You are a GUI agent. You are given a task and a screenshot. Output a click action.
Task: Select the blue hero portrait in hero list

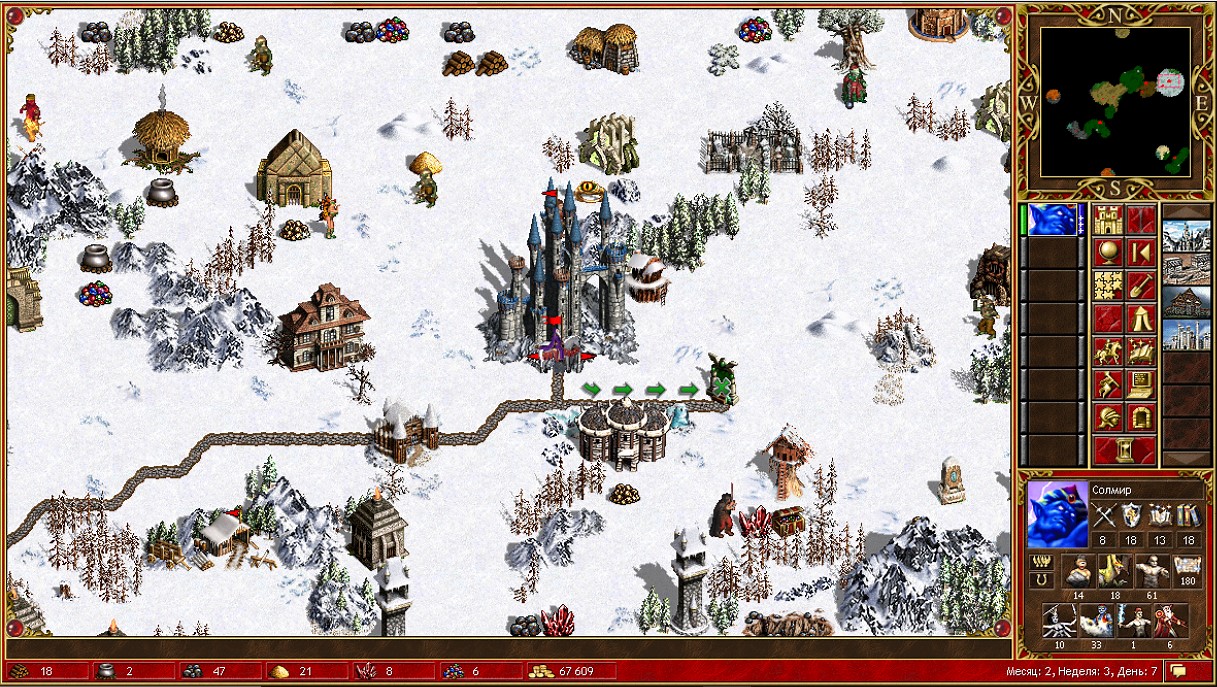(1052, 220)
